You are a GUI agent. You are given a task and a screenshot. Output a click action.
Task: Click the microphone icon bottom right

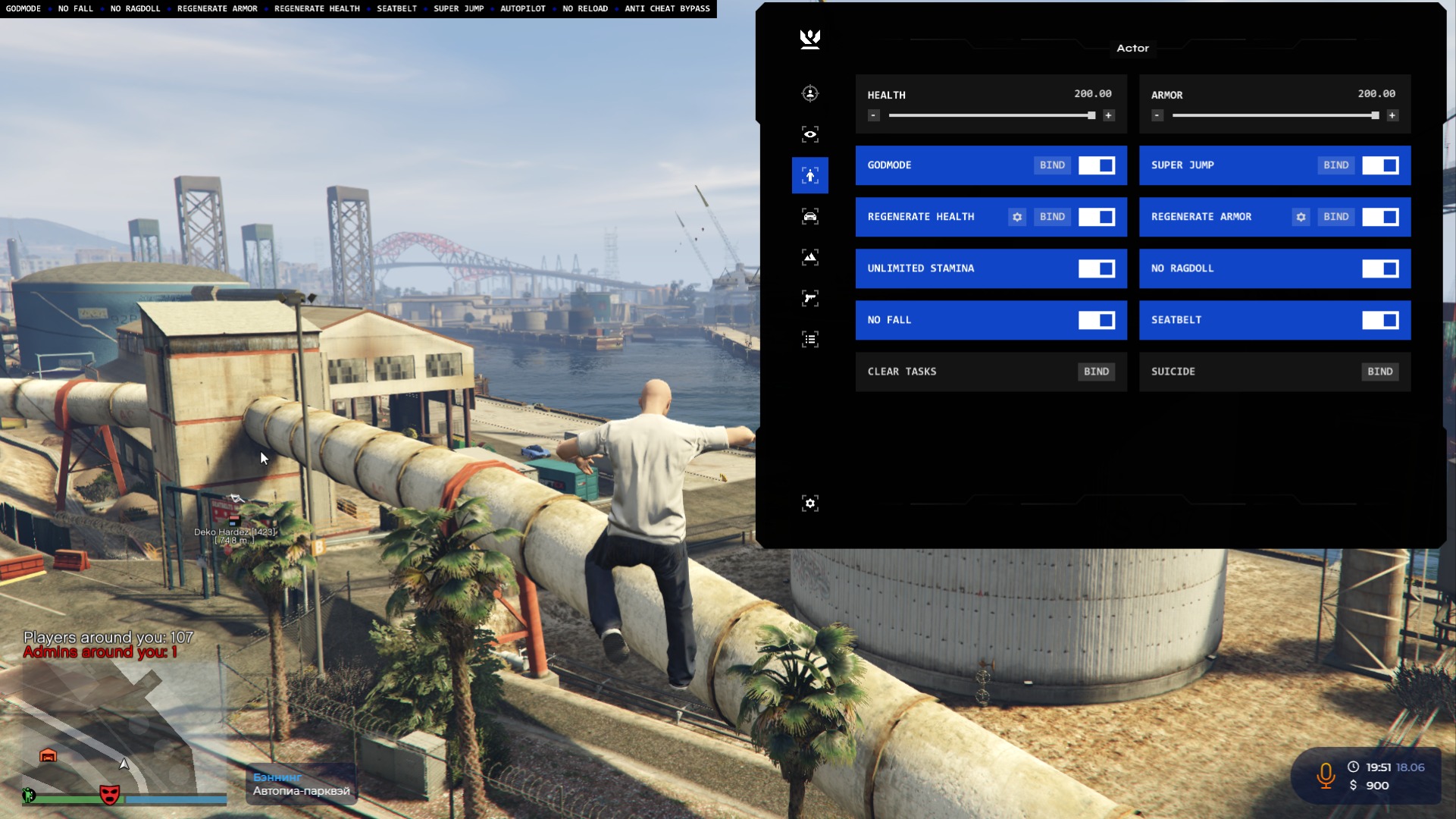tap(1325, 776)
